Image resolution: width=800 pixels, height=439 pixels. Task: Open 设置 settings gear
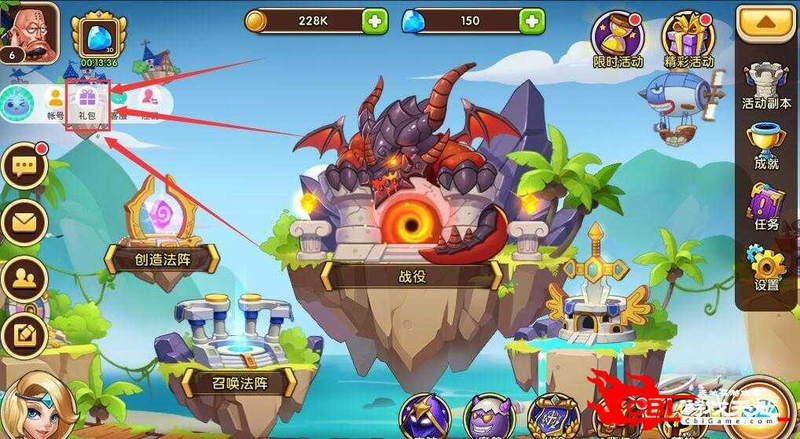pyautogui.click(x=767, y=270)
